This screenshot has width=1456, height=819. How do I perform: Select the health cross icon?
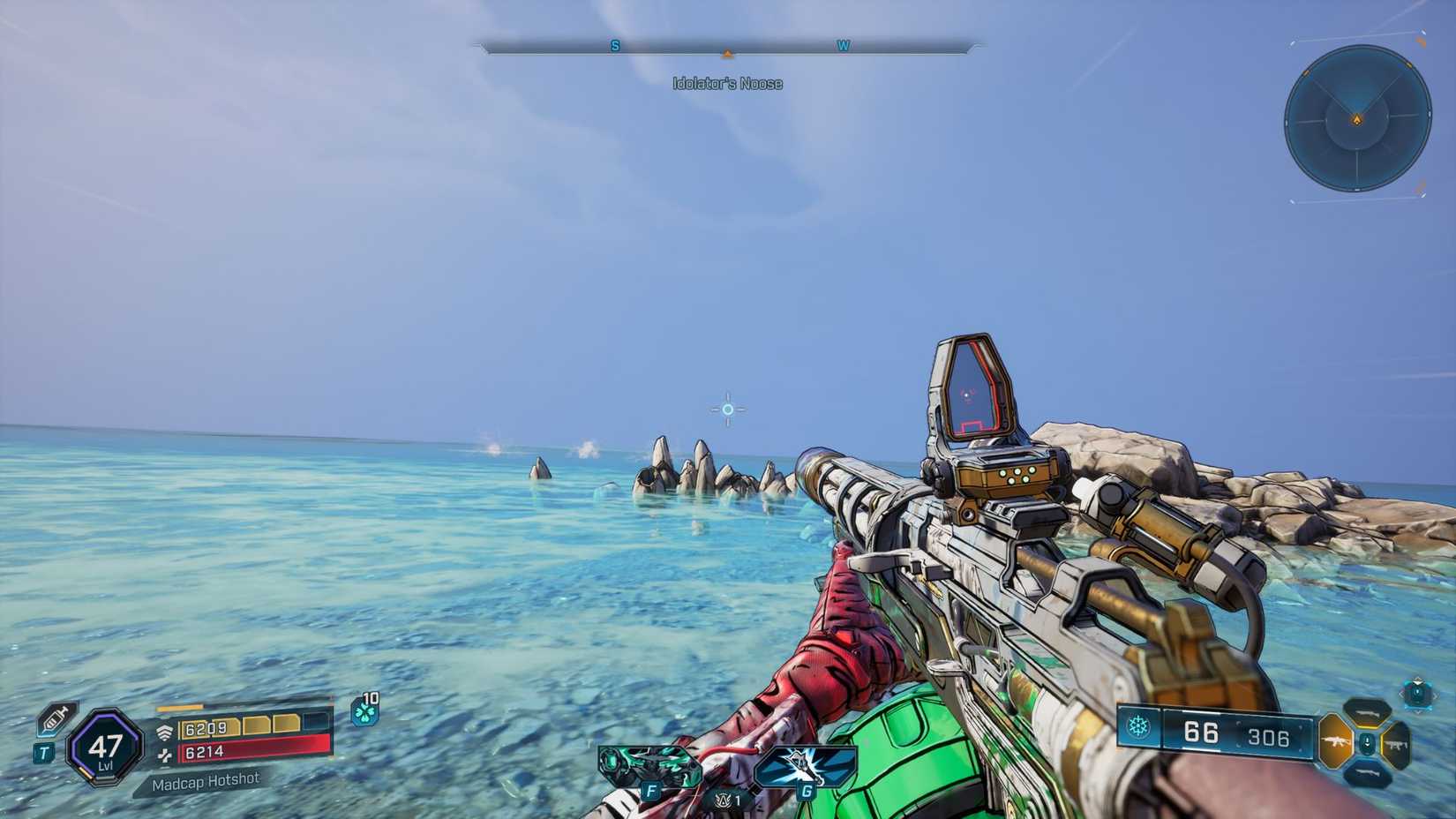coord(166,755)
